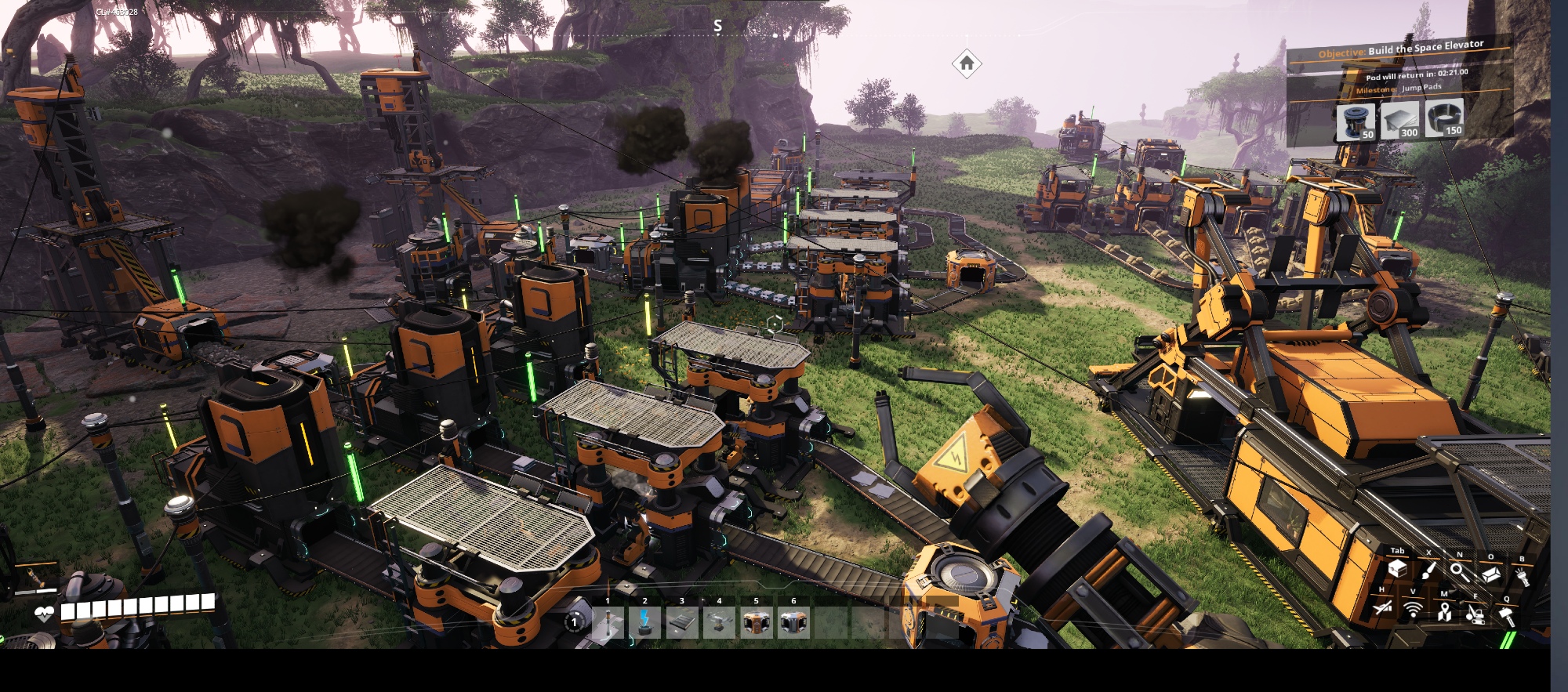The height and width of the screenshot is (692, 1568).
Task: Open the ingot codex icon
Action: point(1491,574)
